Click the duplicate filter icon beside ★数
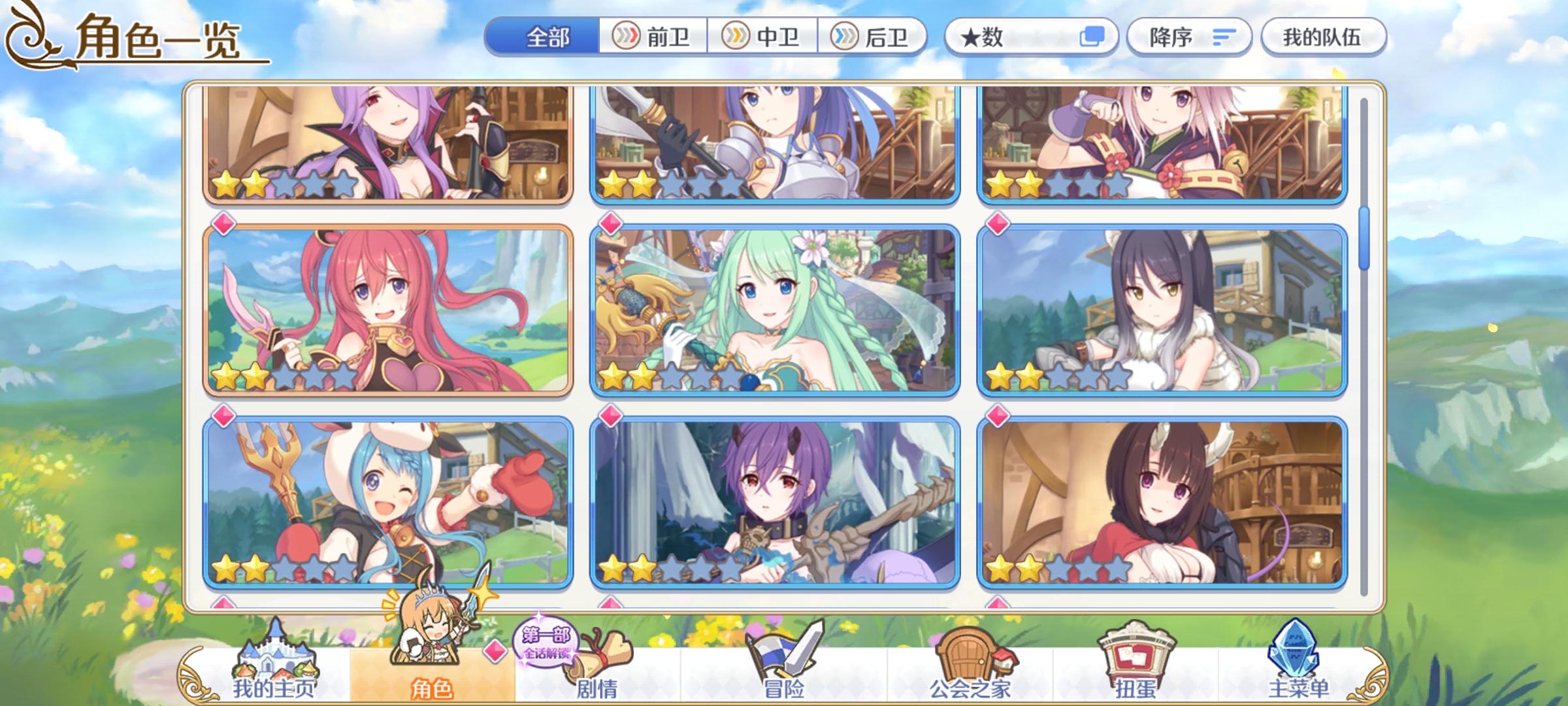The height and width of the screenshot is (706, 1568). [x=1092, y=37]
